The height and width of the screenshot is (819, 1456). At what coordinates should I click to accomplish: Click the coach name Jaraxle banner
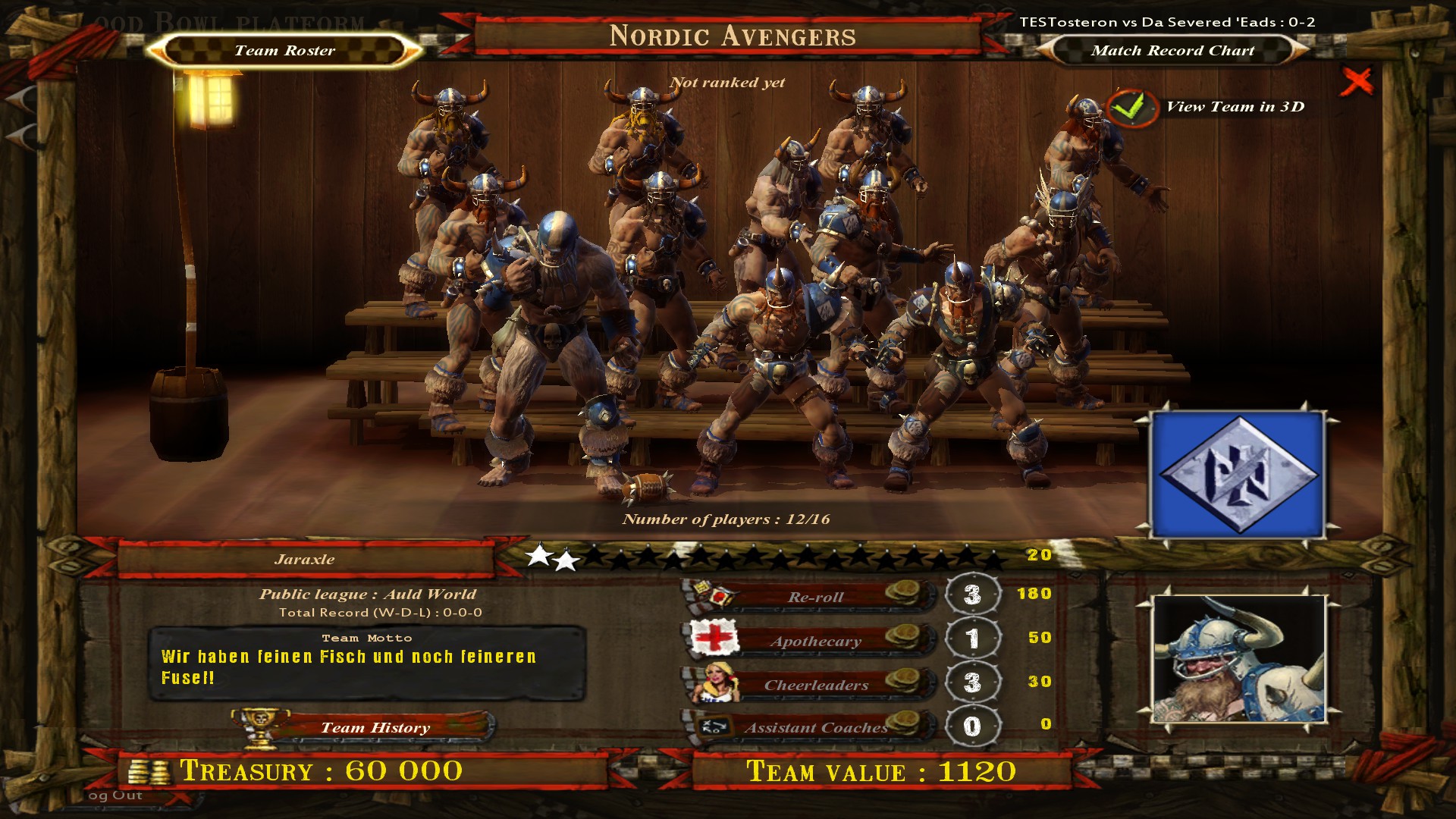(x=305, y=560)
